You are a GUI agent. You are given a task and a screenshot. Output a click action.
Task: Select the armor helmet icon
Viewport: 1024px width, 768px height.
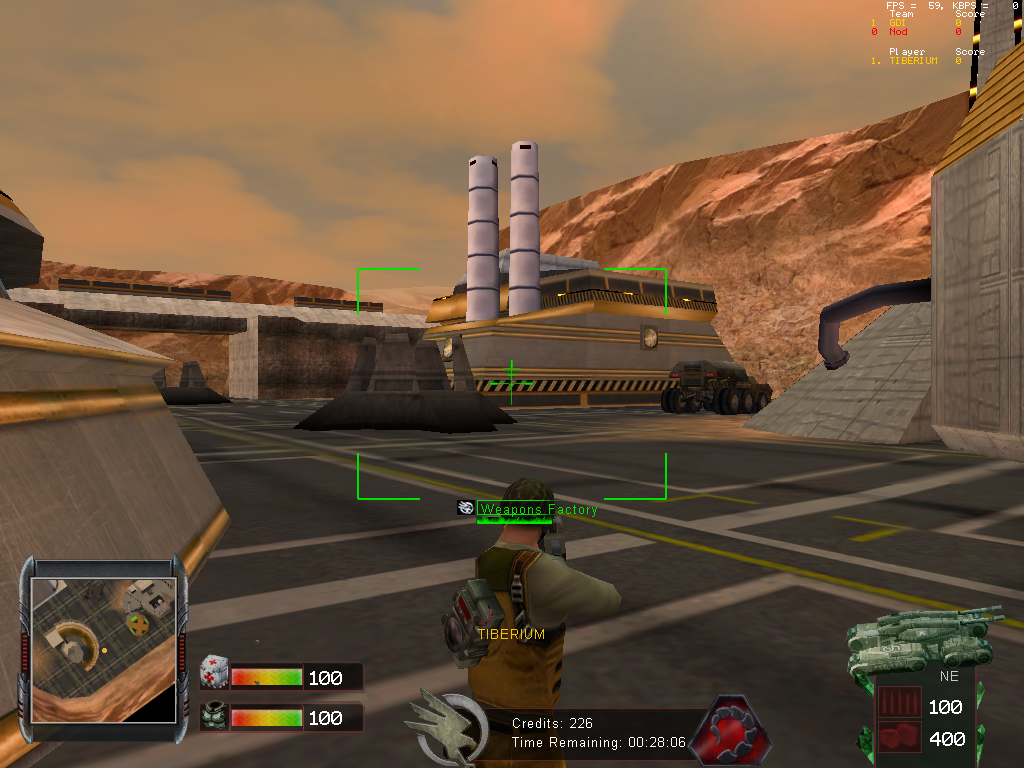214,716
